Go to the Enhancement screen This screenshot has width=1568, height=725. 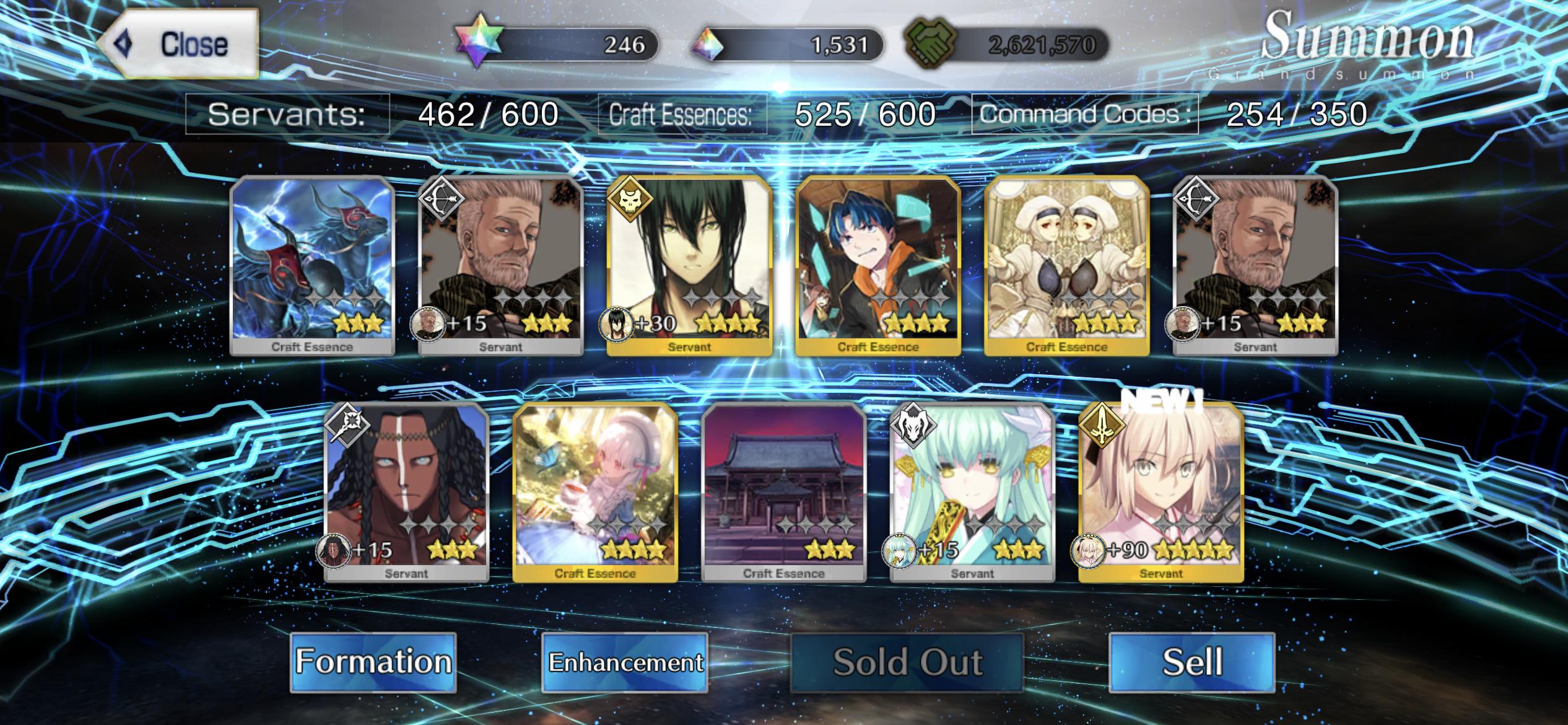click(625, 662)
